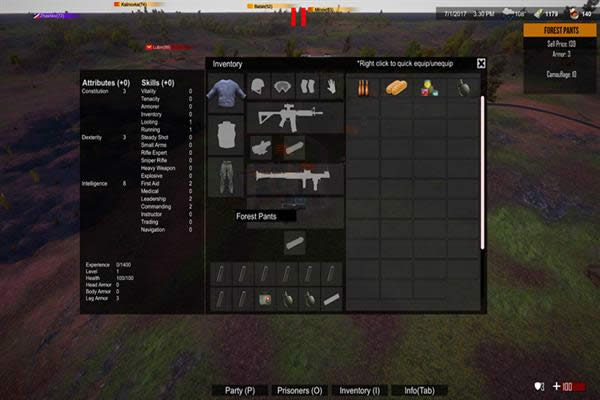This screenshot has height=400, width=600.
Task: Select the assault rifle weapon slot
Action: (x=294, y=115)
